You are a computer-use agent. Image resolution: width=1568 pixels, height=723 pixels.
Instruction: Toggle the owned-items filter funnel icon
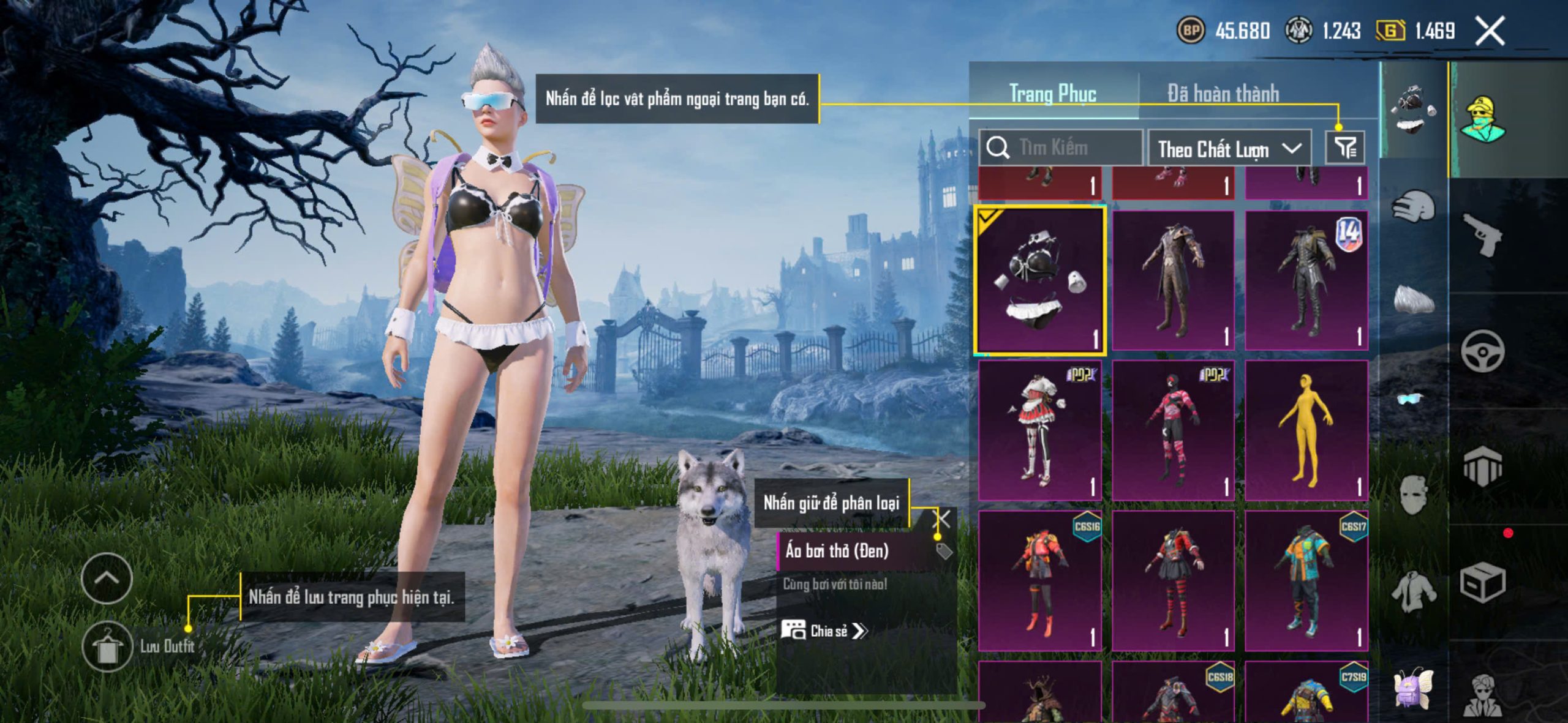pyautogui.click(x=1345, y=148)
